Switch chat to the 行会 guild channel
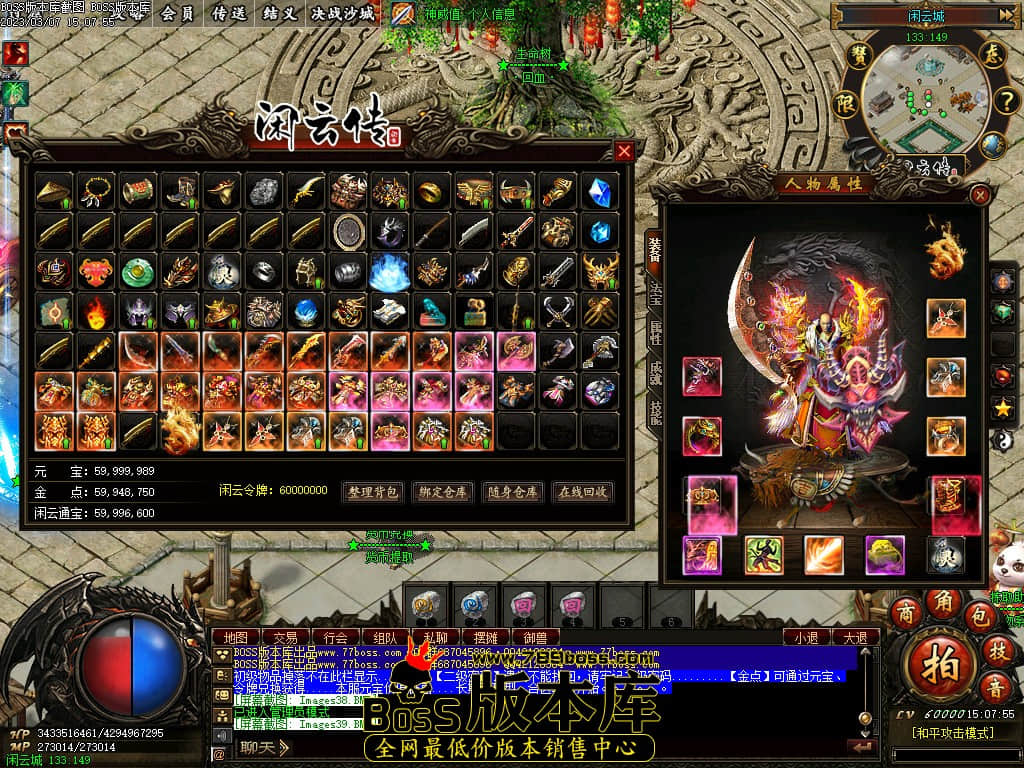 point(336,637)
